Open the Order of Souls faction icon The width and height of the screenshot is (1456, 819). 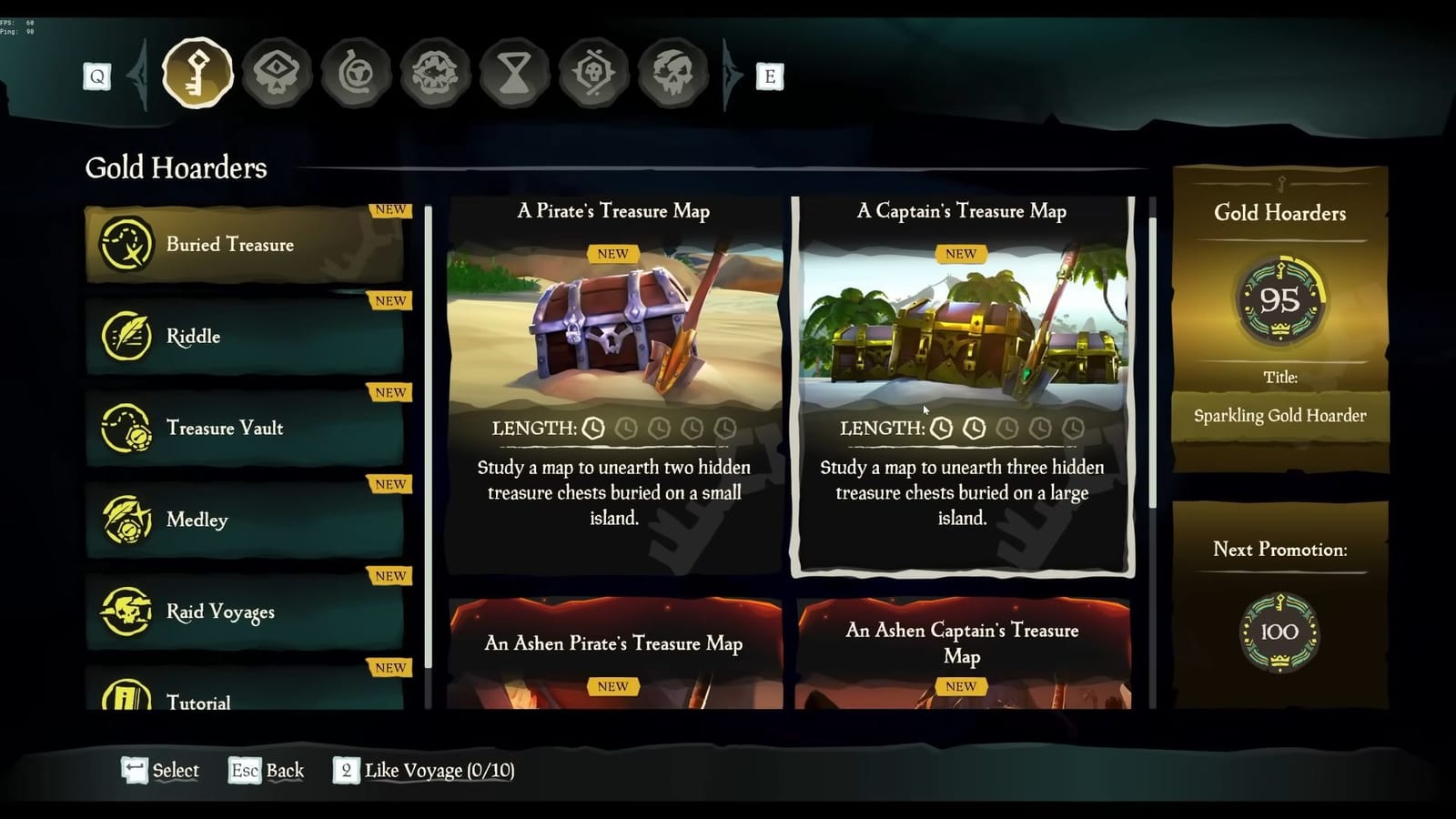click(x=277, y=73)
